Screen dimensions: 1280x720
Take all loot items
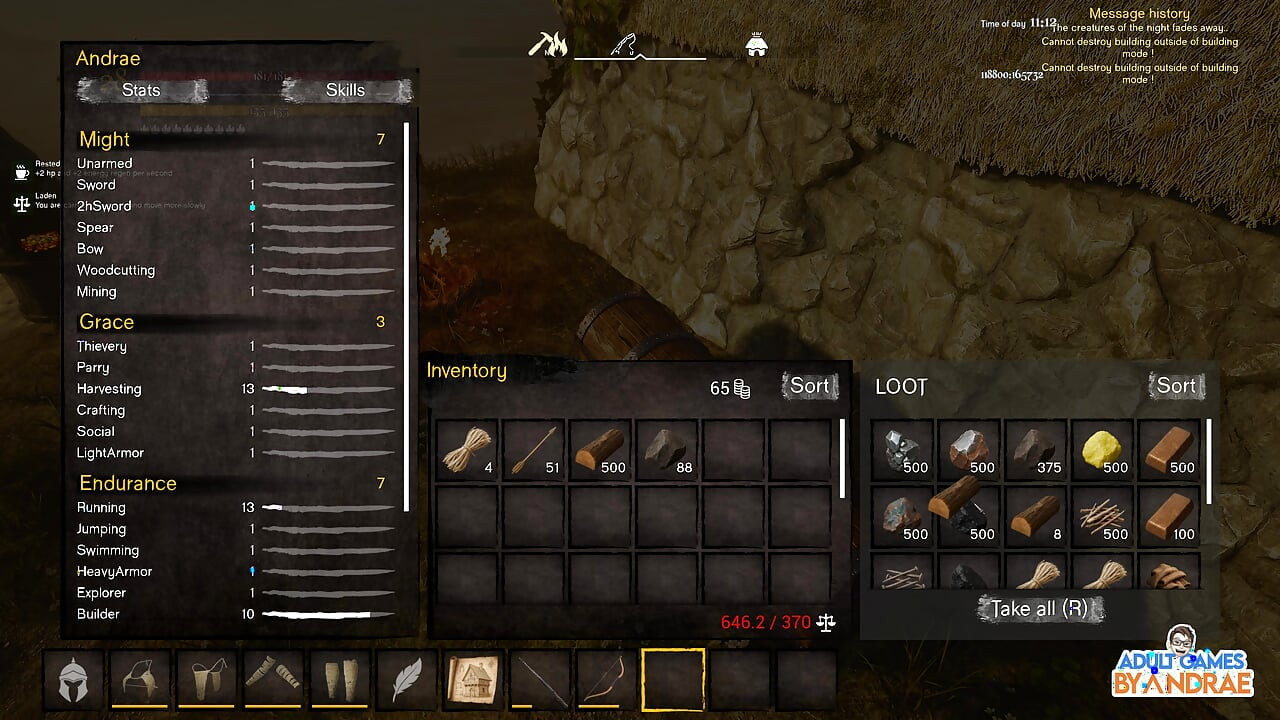tap(1040, 609)
